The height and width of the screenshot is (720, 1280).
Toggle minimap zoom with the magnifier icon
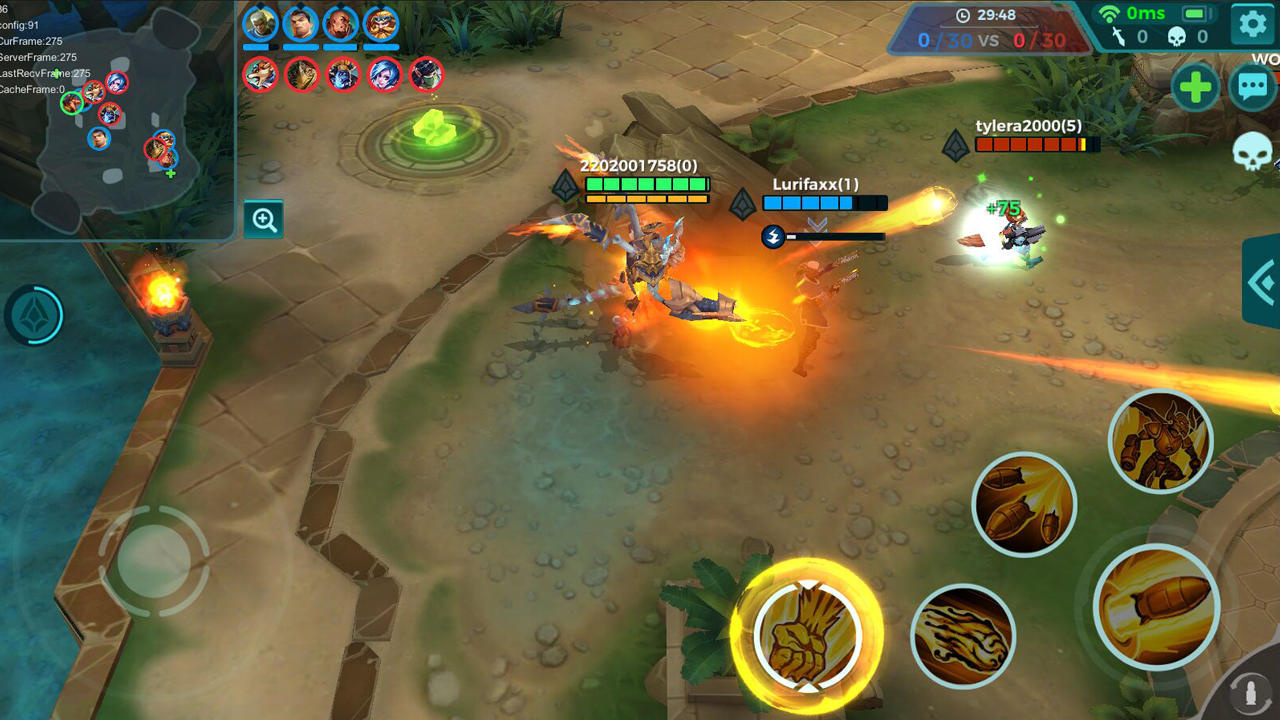coord(263,219)
